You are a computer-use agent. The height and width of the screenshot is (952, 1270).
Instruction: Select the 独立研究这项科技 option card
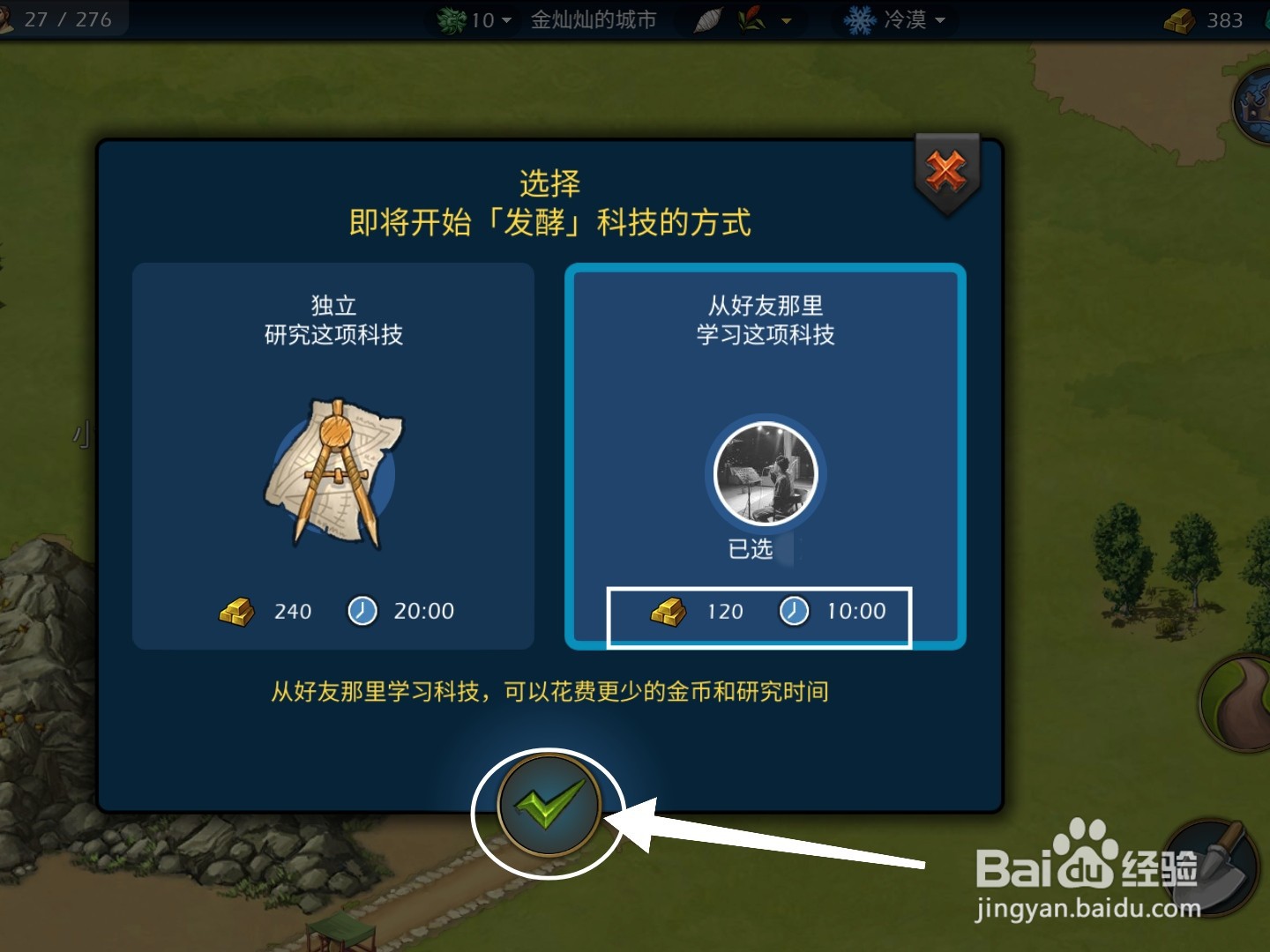tap(333, 454)
